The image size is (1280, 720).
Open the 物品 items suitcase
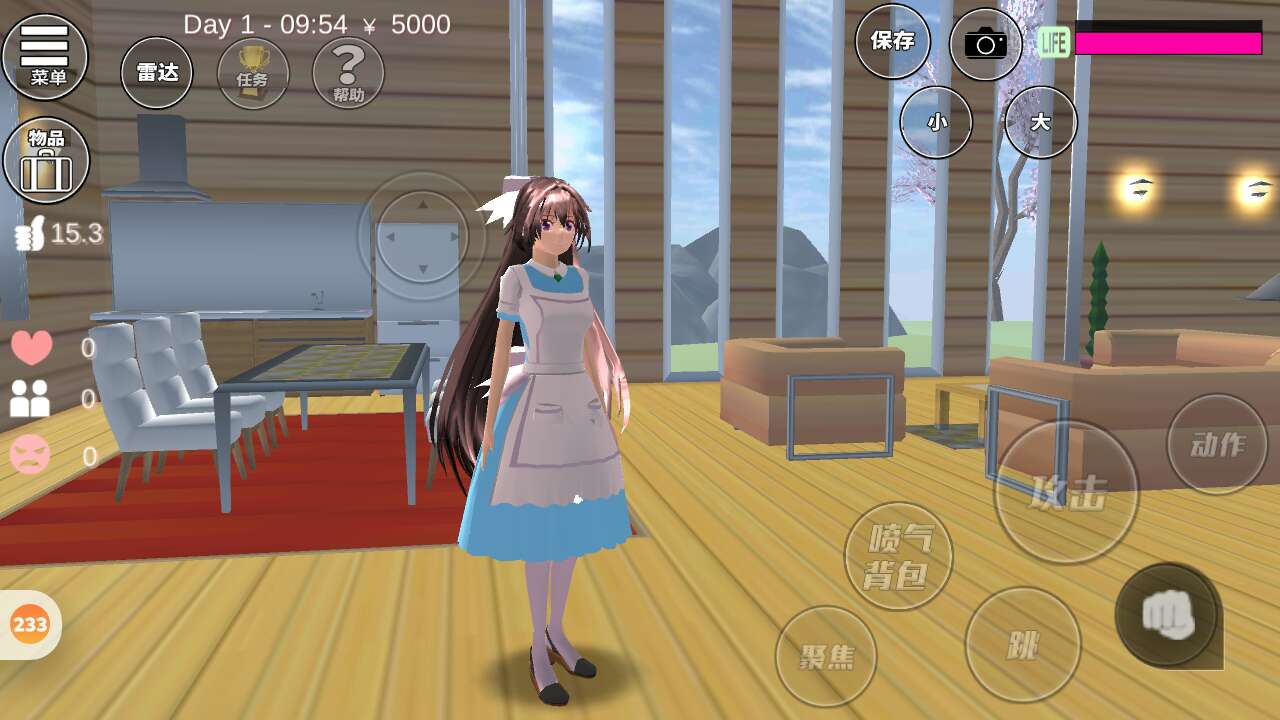pos(46,160)
